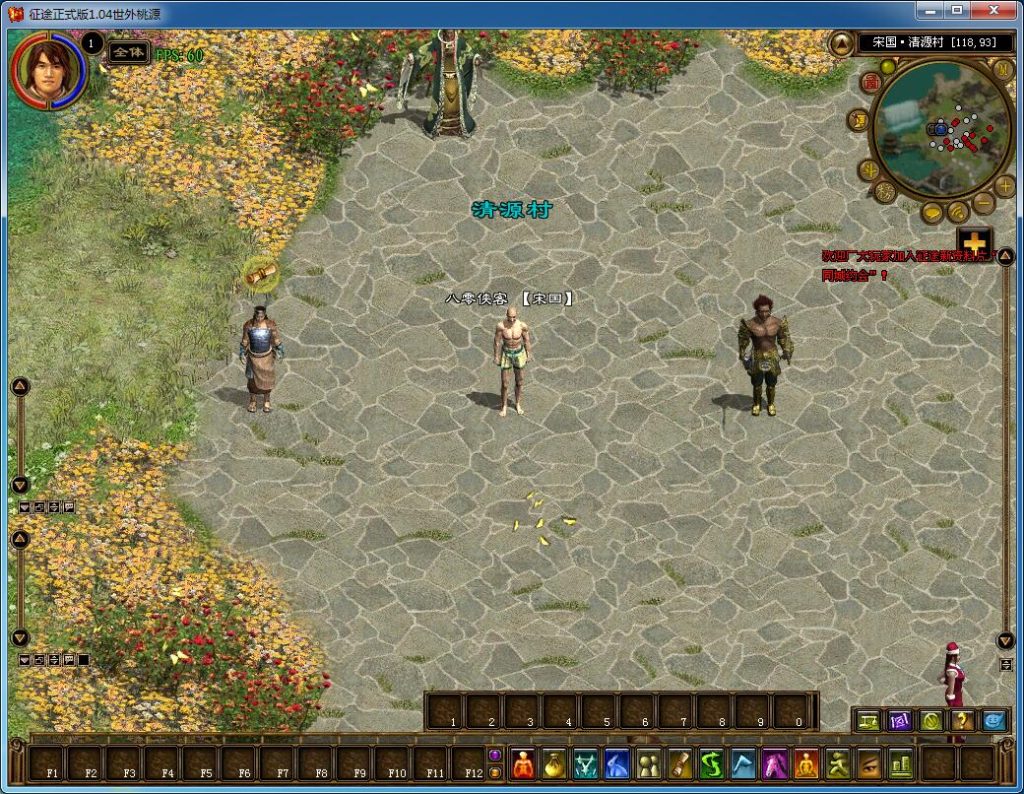Screen dimensions: 1024x794
Task: Open the gold money bag inventory
Action: pyautogui.click(x=555, y=764)
